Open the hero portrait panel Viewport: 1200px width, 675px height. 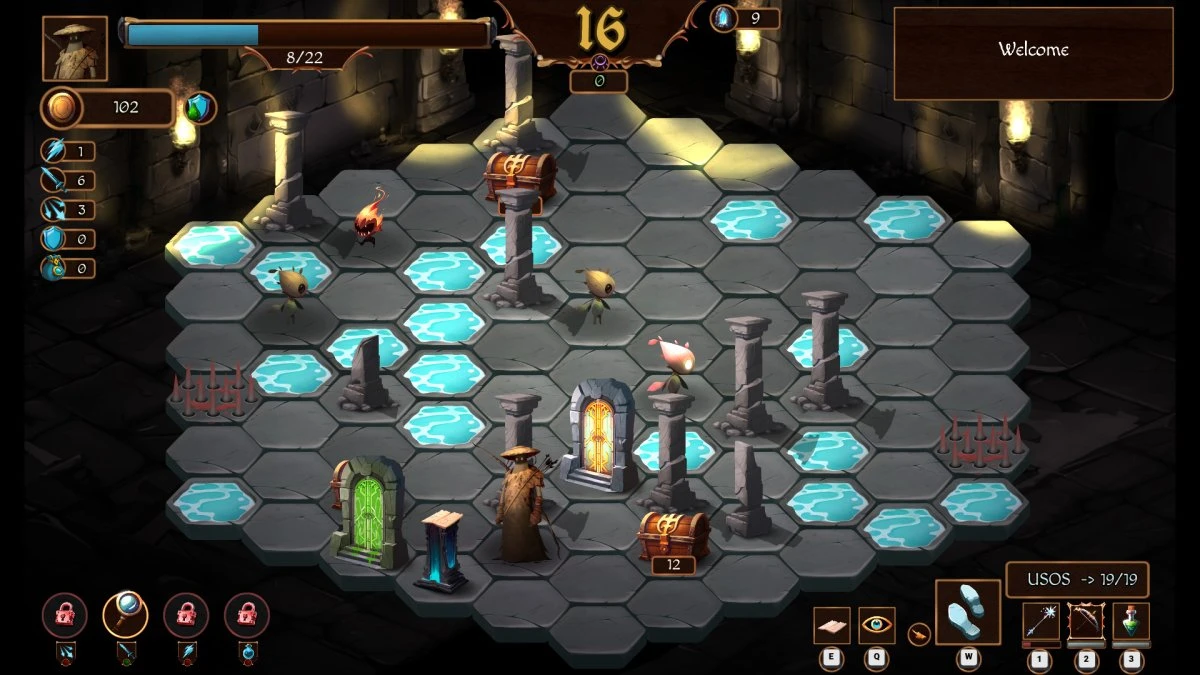tap(75, 48)
